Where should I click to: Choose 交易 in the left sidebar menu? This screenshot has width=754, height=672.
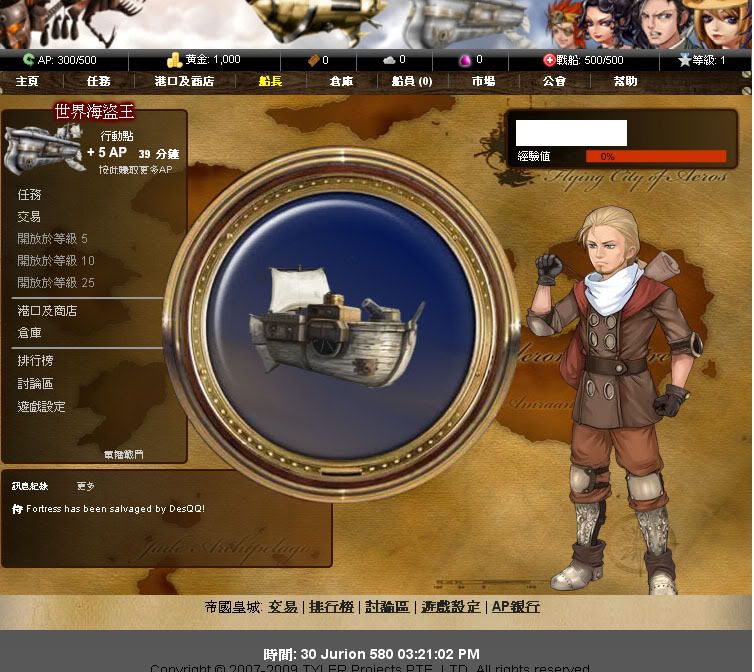click(30, 217)
